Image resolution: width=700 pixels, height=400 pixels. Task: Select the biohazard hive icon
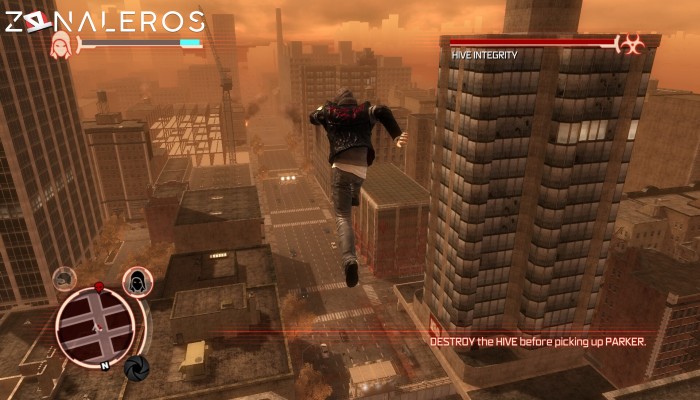pyautogui.click(x=631, y=44)
